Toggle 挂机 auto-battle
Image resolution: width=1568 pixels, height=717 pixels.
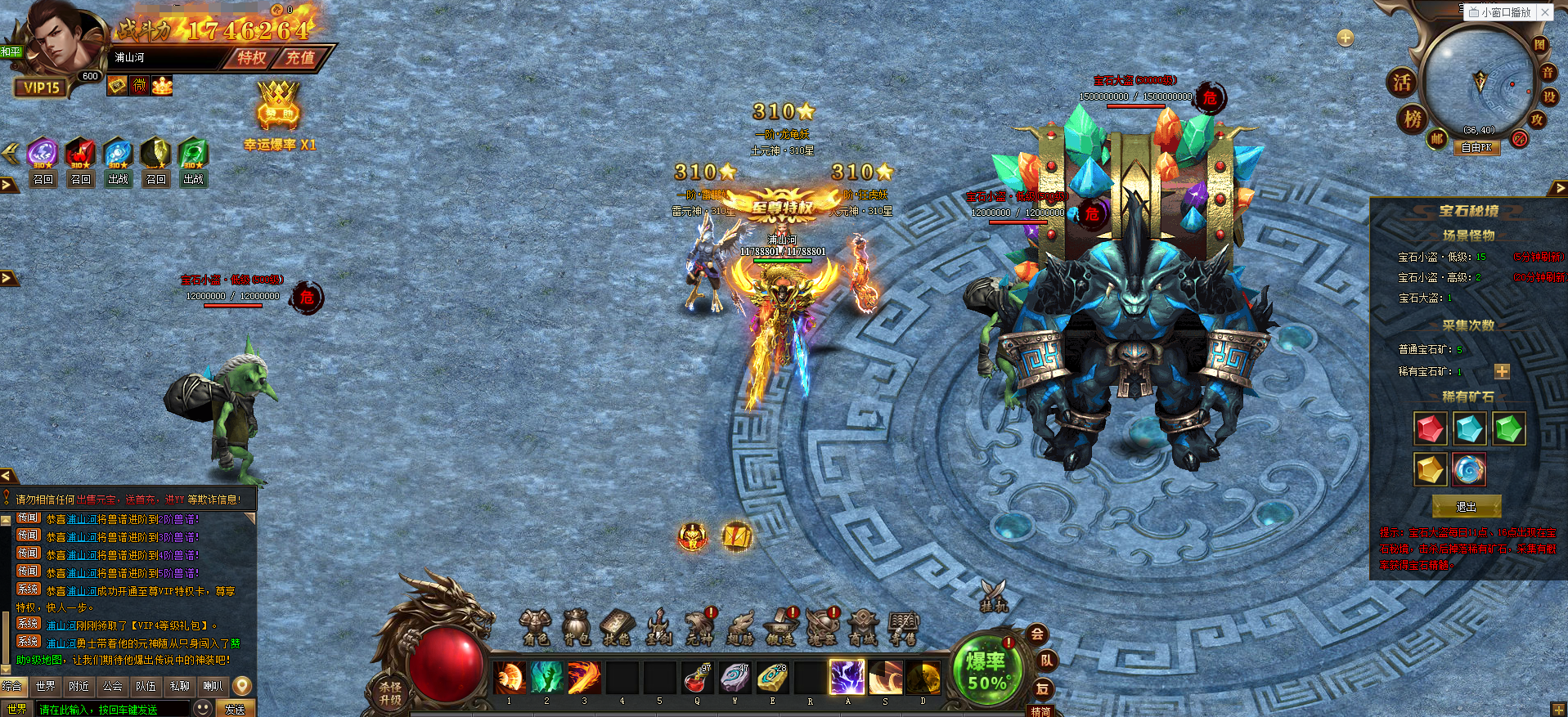point(994,597)
